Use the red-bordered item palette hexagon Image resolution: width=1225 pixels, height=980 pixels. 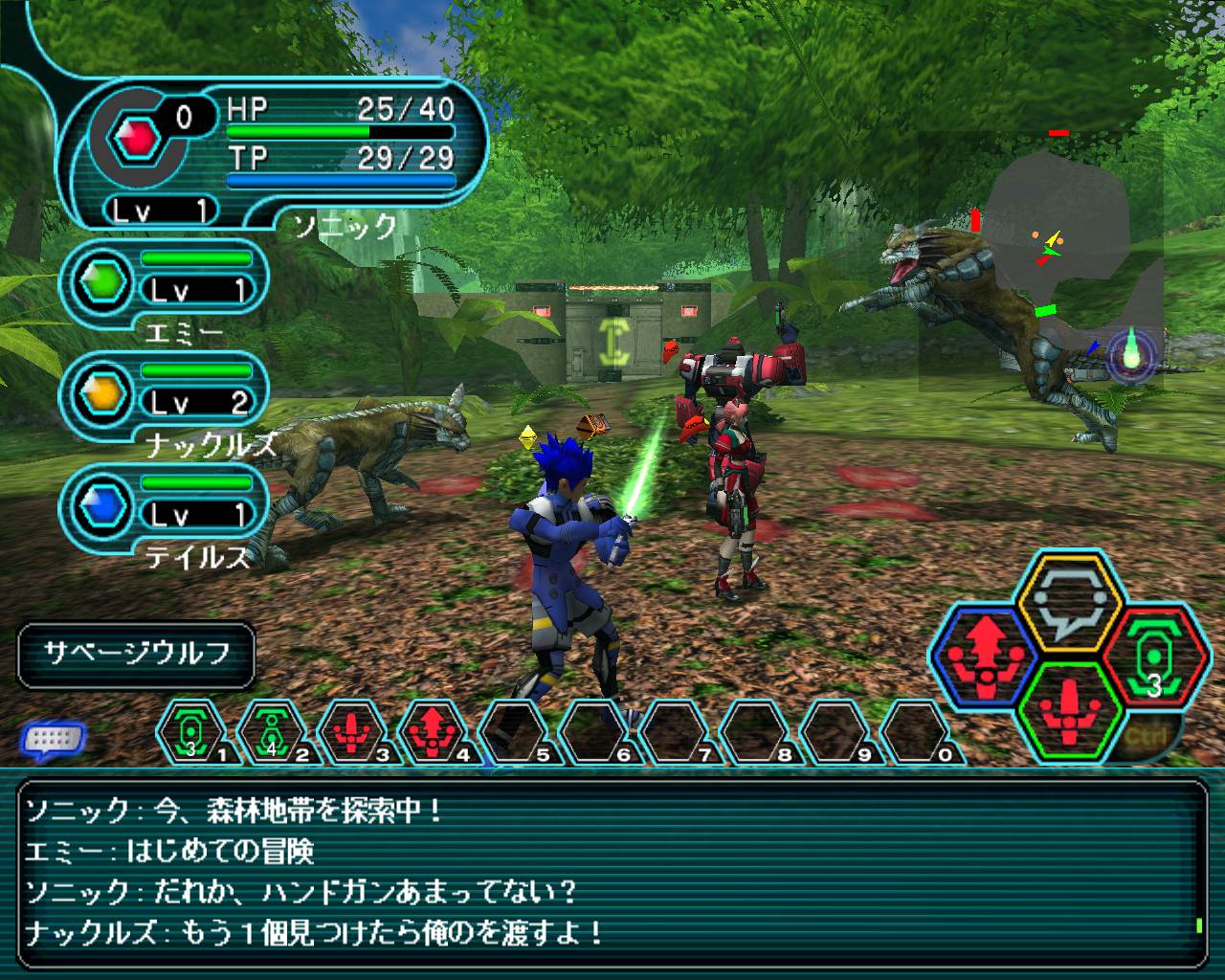point(1155,657)
